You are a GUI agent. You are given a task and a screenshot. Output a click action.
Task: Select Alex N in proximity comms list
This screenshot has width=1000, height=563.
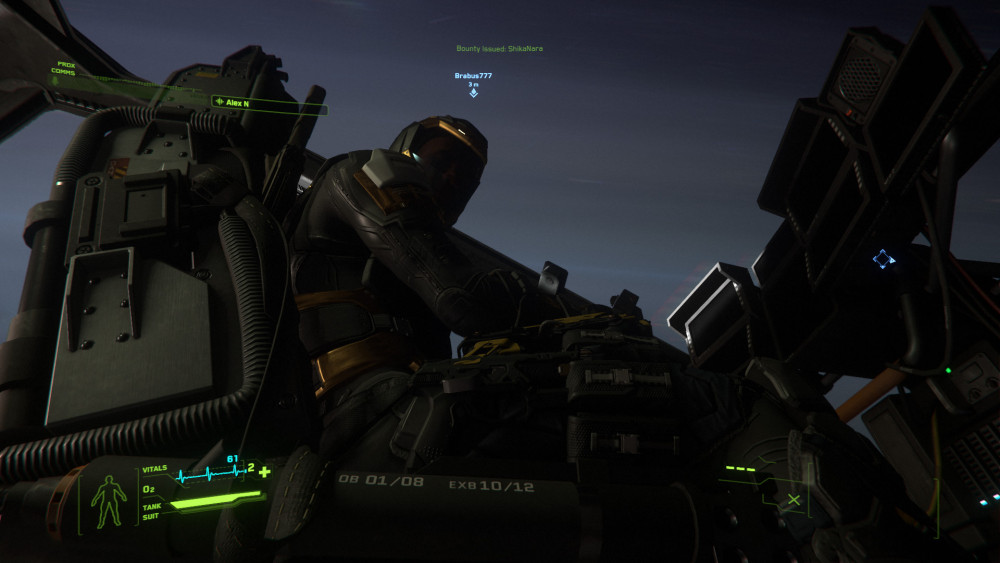pyautogui.click(x=237, y=102)
